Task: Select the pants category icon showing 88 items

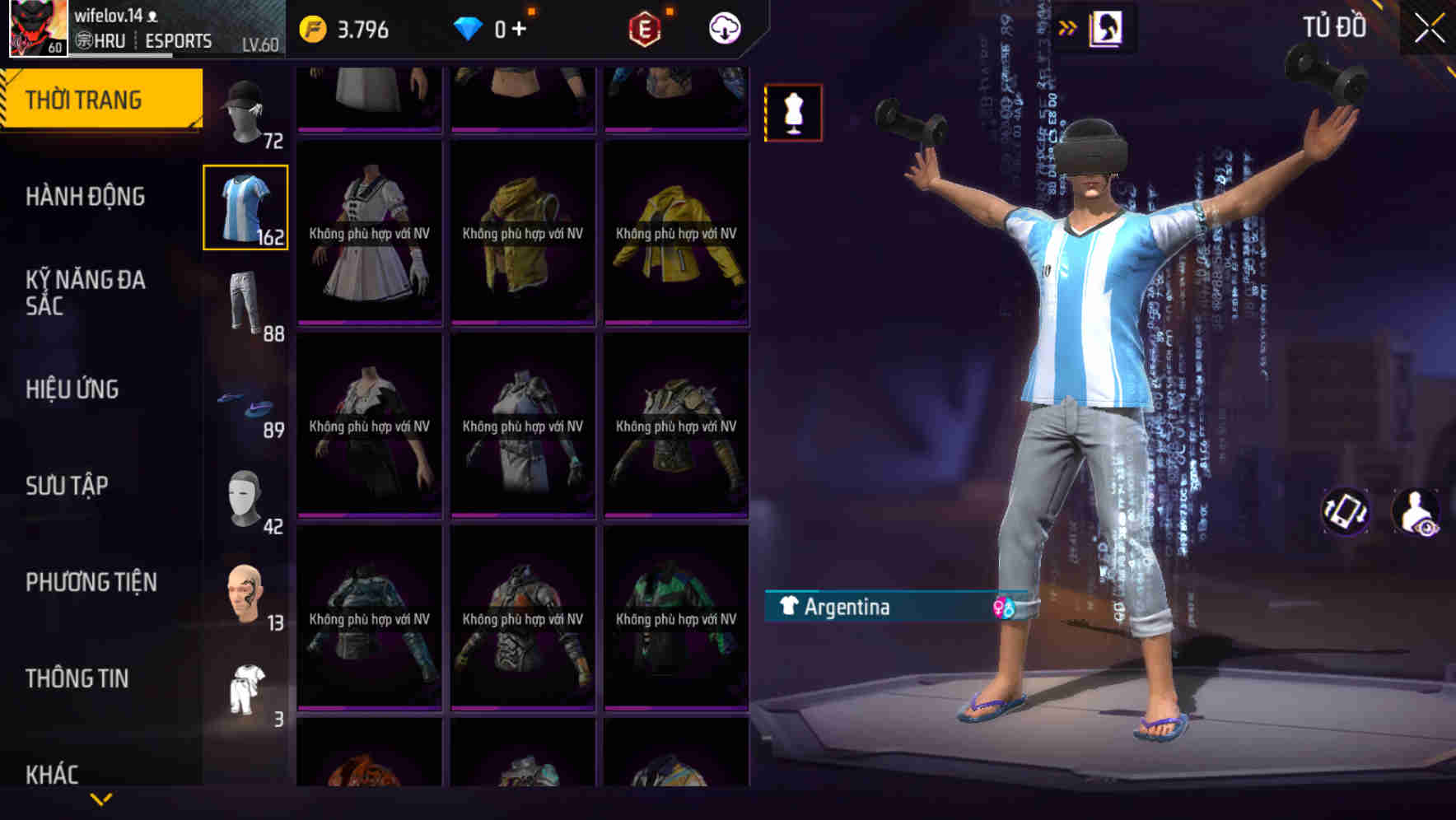Action: pyautogui.click(x=245, y=302)
